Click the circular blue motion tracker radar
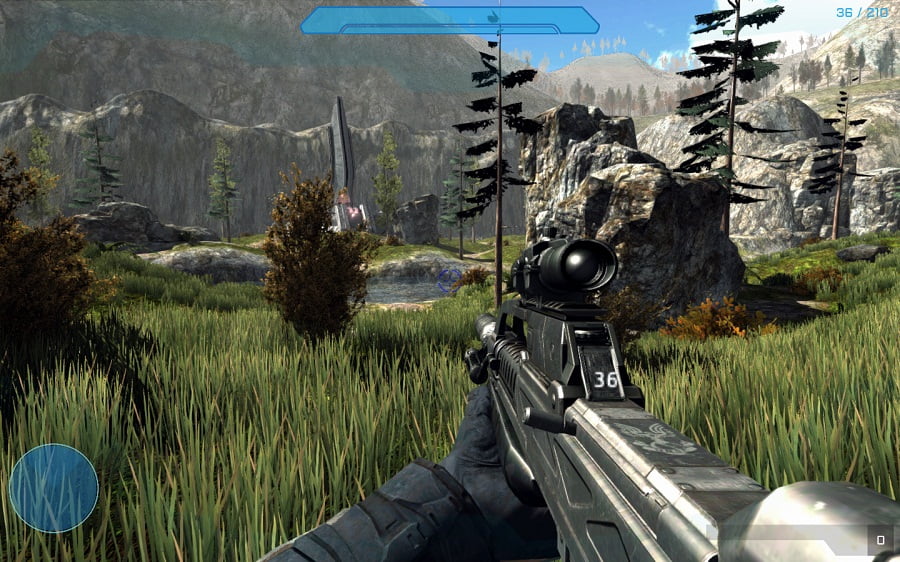The image size is (900, 562). 54,488
